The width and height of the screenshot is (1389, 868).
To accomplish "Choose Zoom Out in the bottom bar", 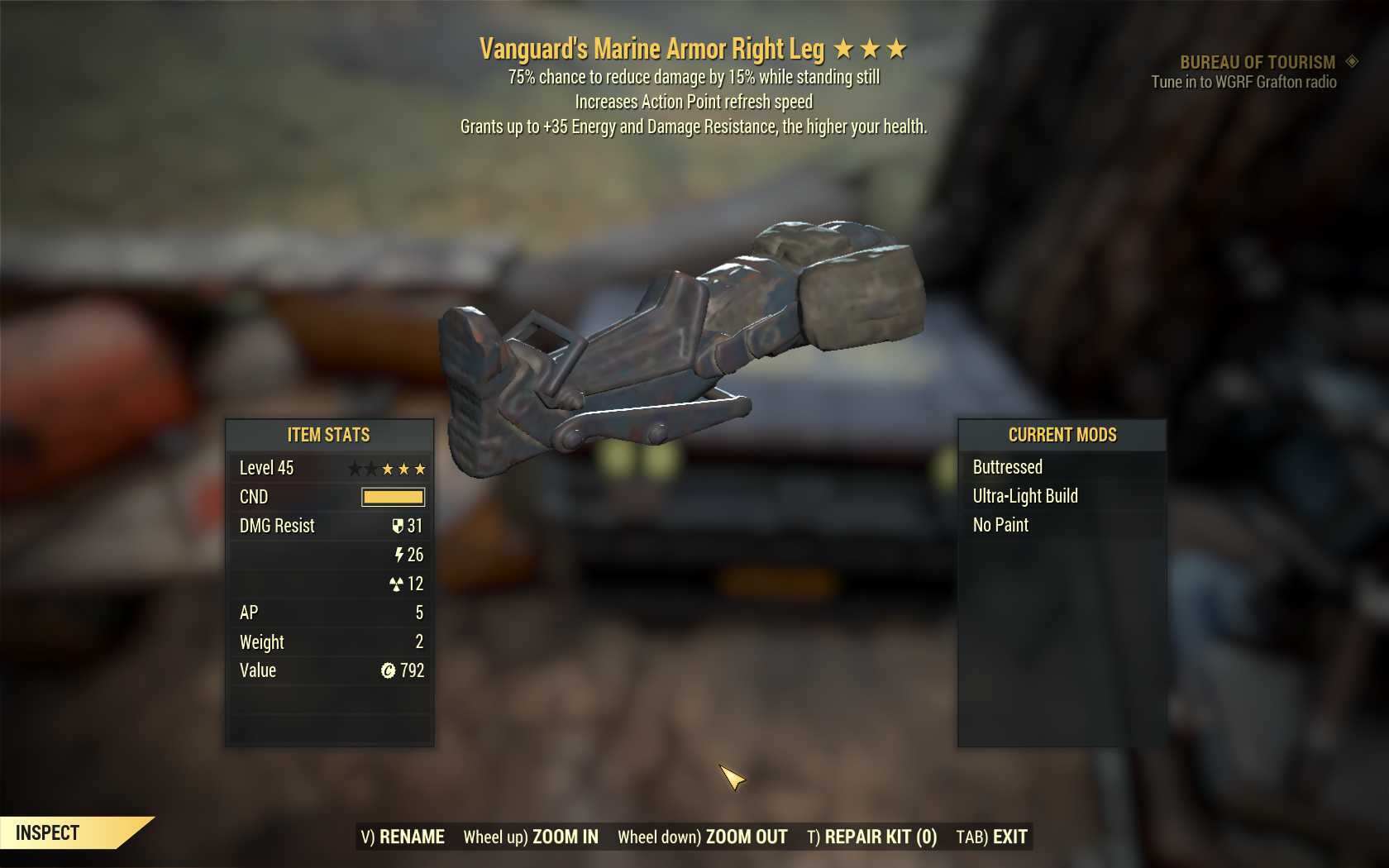I will tap(703, 837).
